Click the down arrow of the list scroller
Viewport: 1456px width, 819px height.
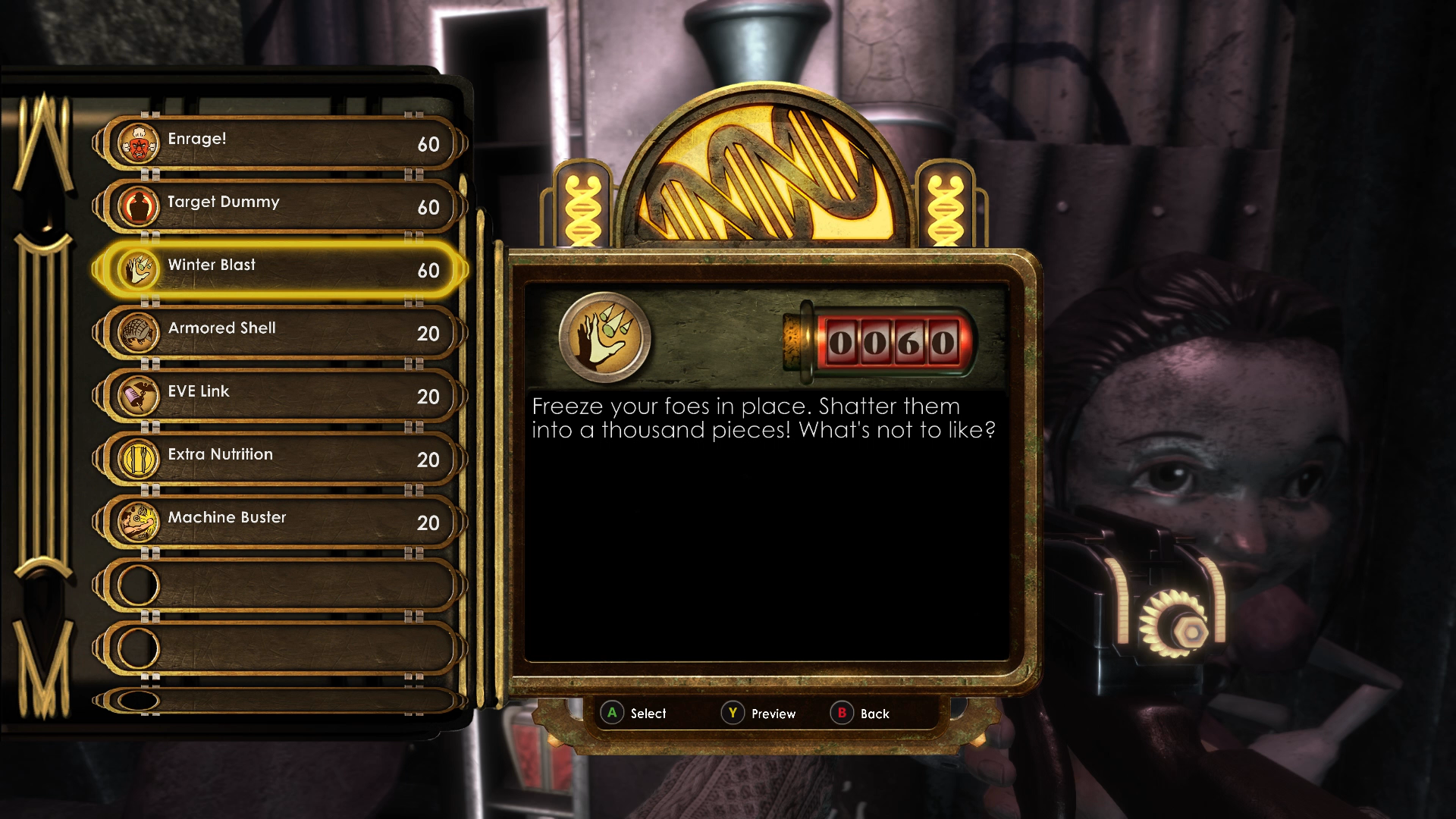pos(43,667)
